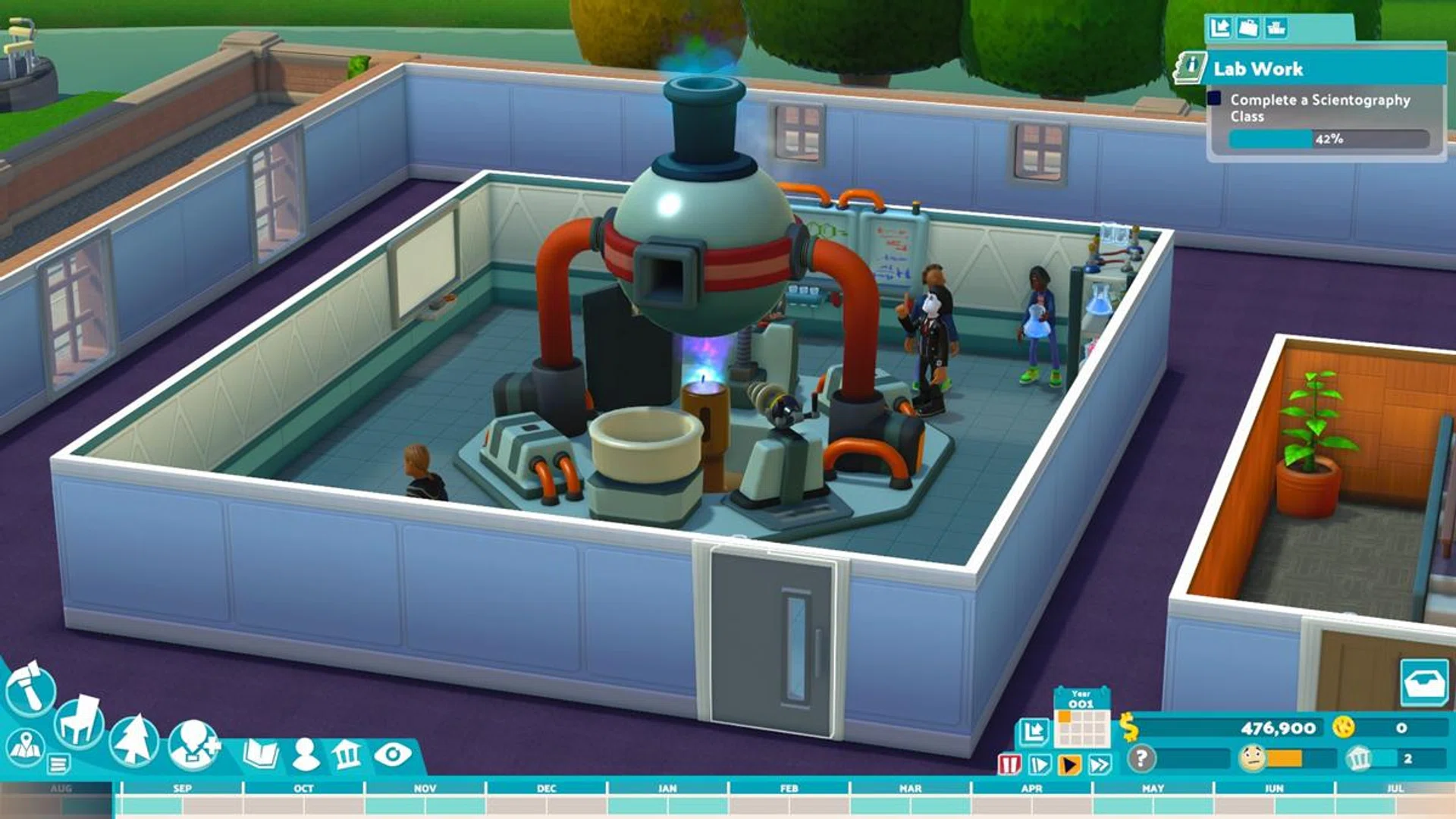Open the place items chair menu
Image resolution: width=1456 pixels, height=819 pixels.
(x=80, y=722)
